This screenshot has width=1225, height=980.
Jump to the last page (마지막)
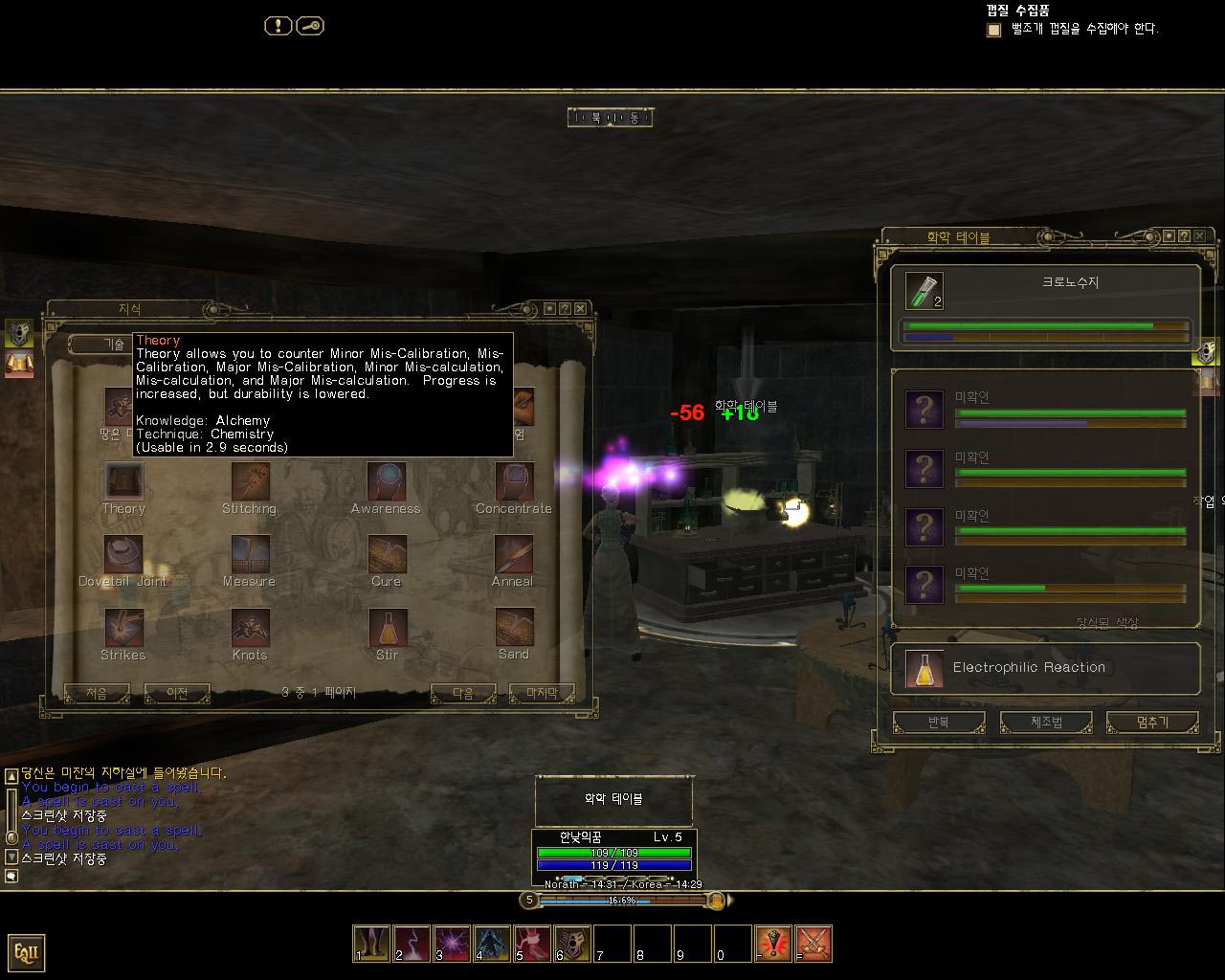click(542, 693)
